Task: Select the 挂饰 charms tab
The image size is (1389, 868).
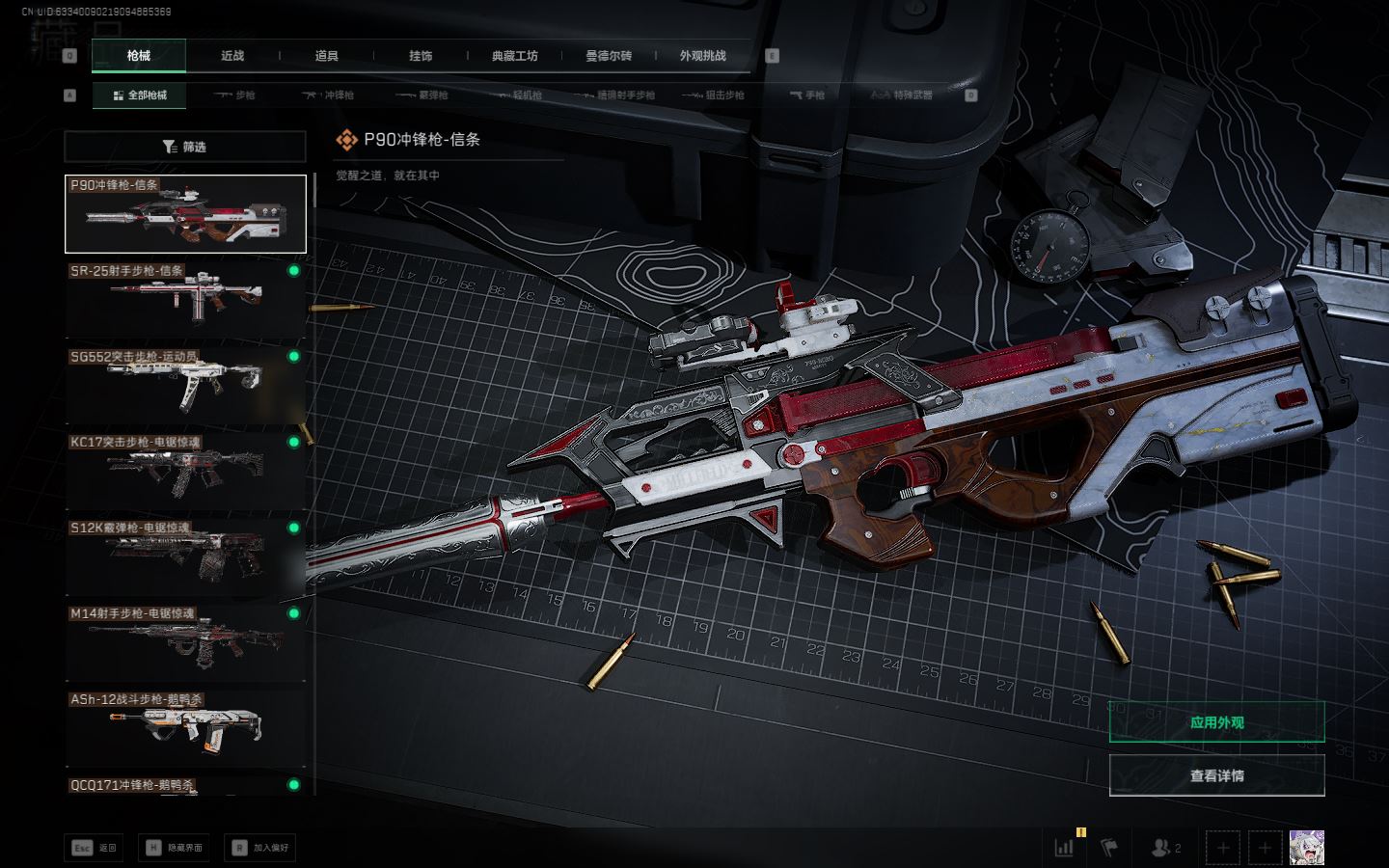Action: [421, 56]
